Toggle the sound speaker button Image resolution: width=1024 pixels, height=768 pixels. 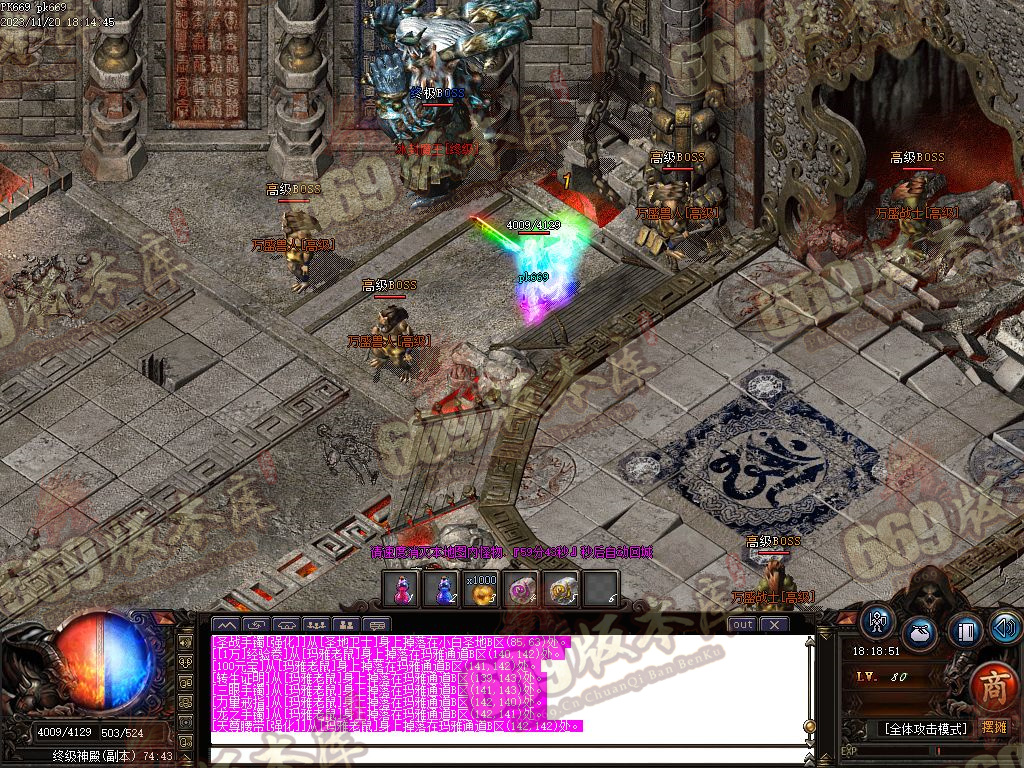pyautogui.click(x=1004, y=628)
